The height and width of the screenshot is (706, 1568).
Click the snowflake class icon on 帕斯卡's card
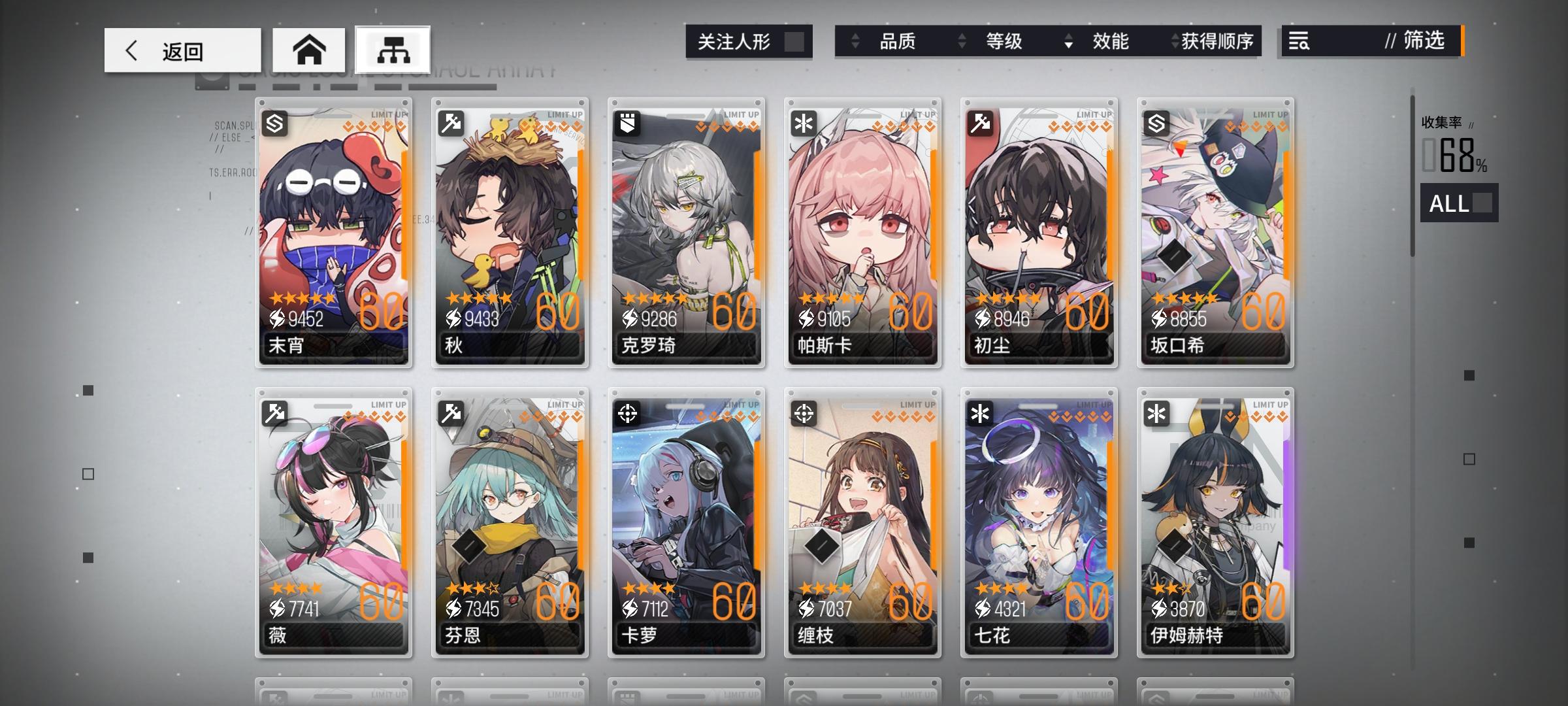[x=804, y=124]
